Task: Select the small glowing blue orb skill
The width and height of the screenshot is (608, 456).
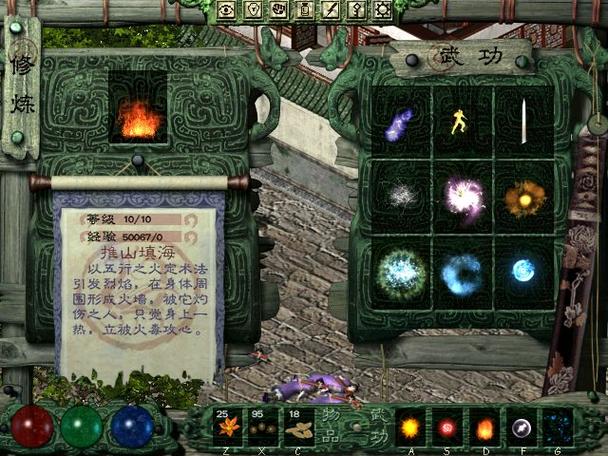Action: pos(523,269)
